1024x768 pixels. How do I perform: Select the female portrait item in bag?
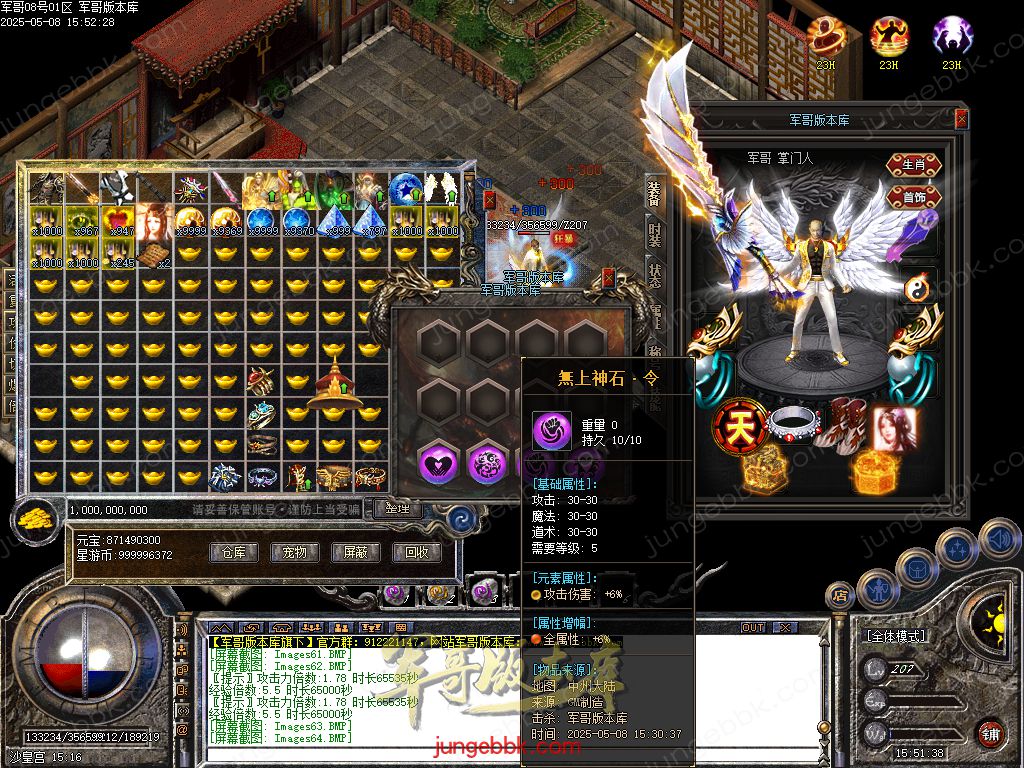coord(154,220)
